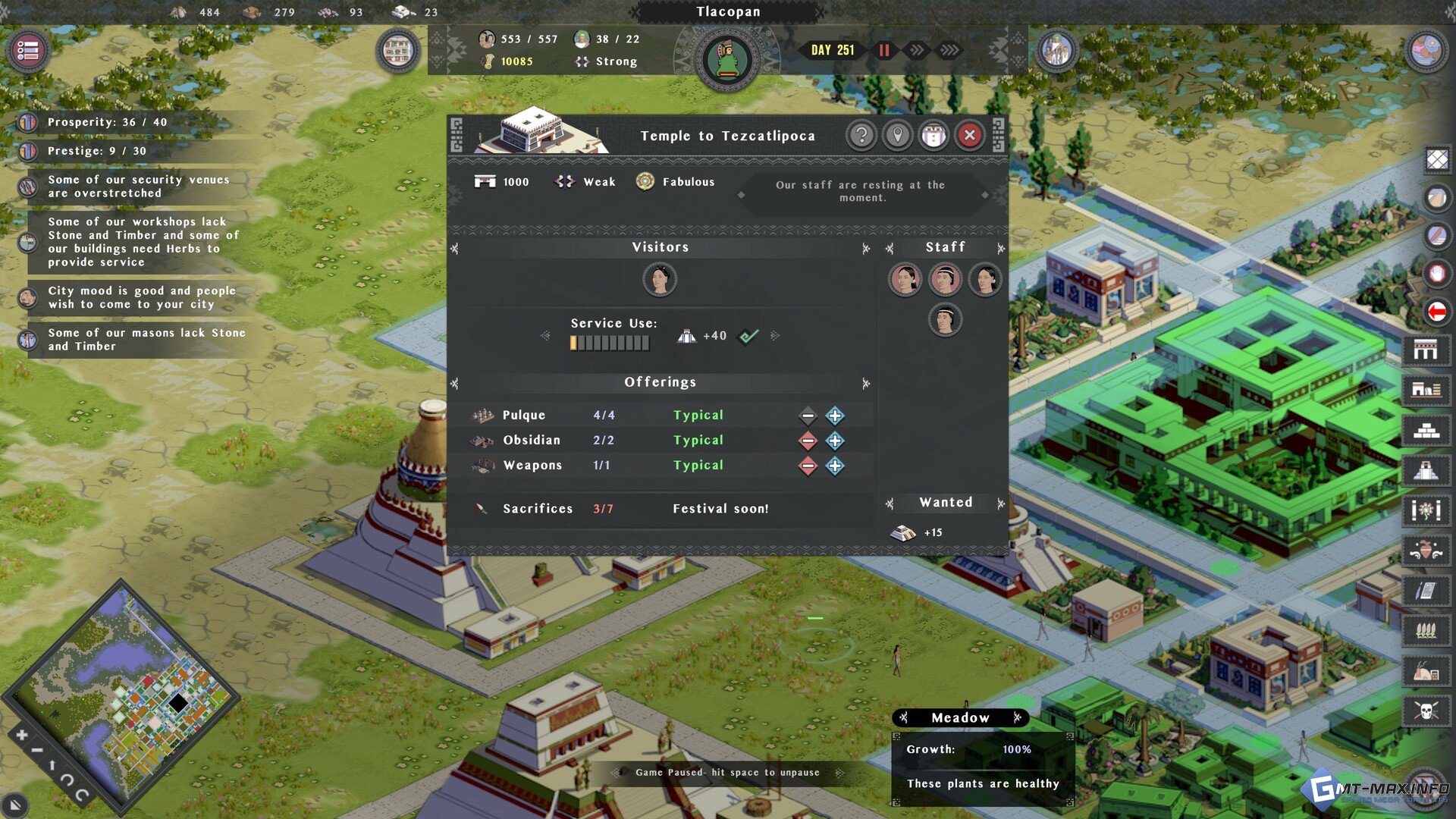Open the city ruler portrait emblem
The width and height of the screenshot is (1456, 819).
click(x=727, y=60)
